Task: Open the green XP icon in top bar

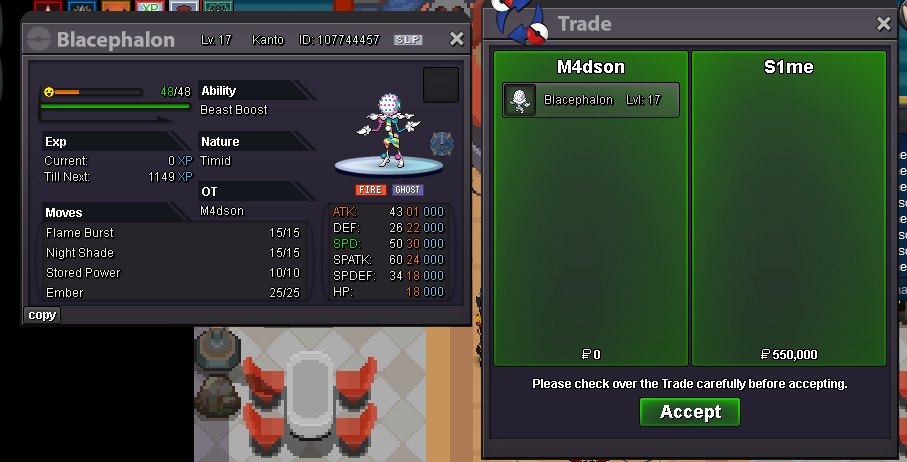Action: tap(149, 8)
